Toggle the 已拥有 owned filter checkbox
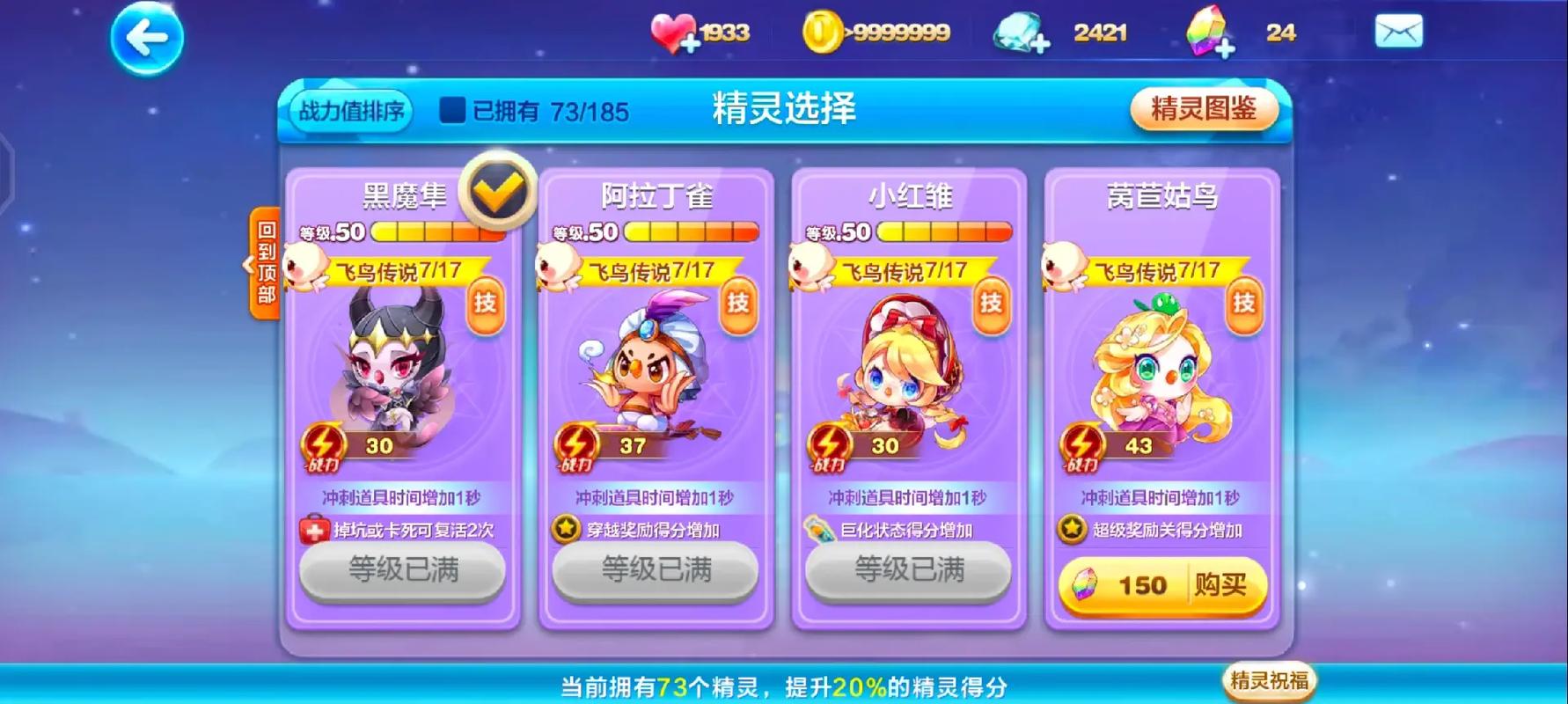Screen dimensions: 1568x704 [452, 109]
